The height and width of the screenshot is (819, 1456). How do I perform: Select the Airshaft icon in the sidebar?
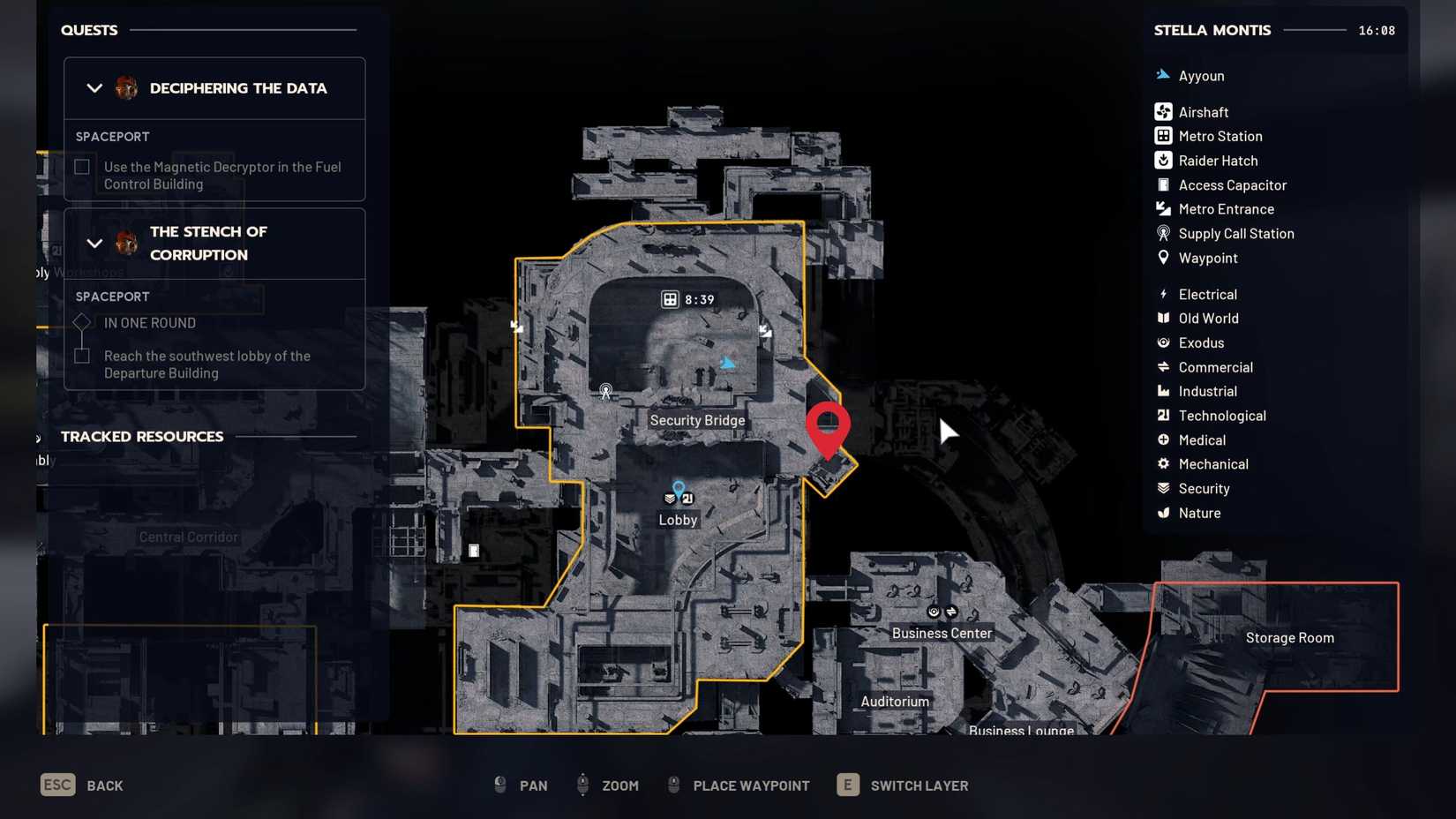tap(1163, 111)
